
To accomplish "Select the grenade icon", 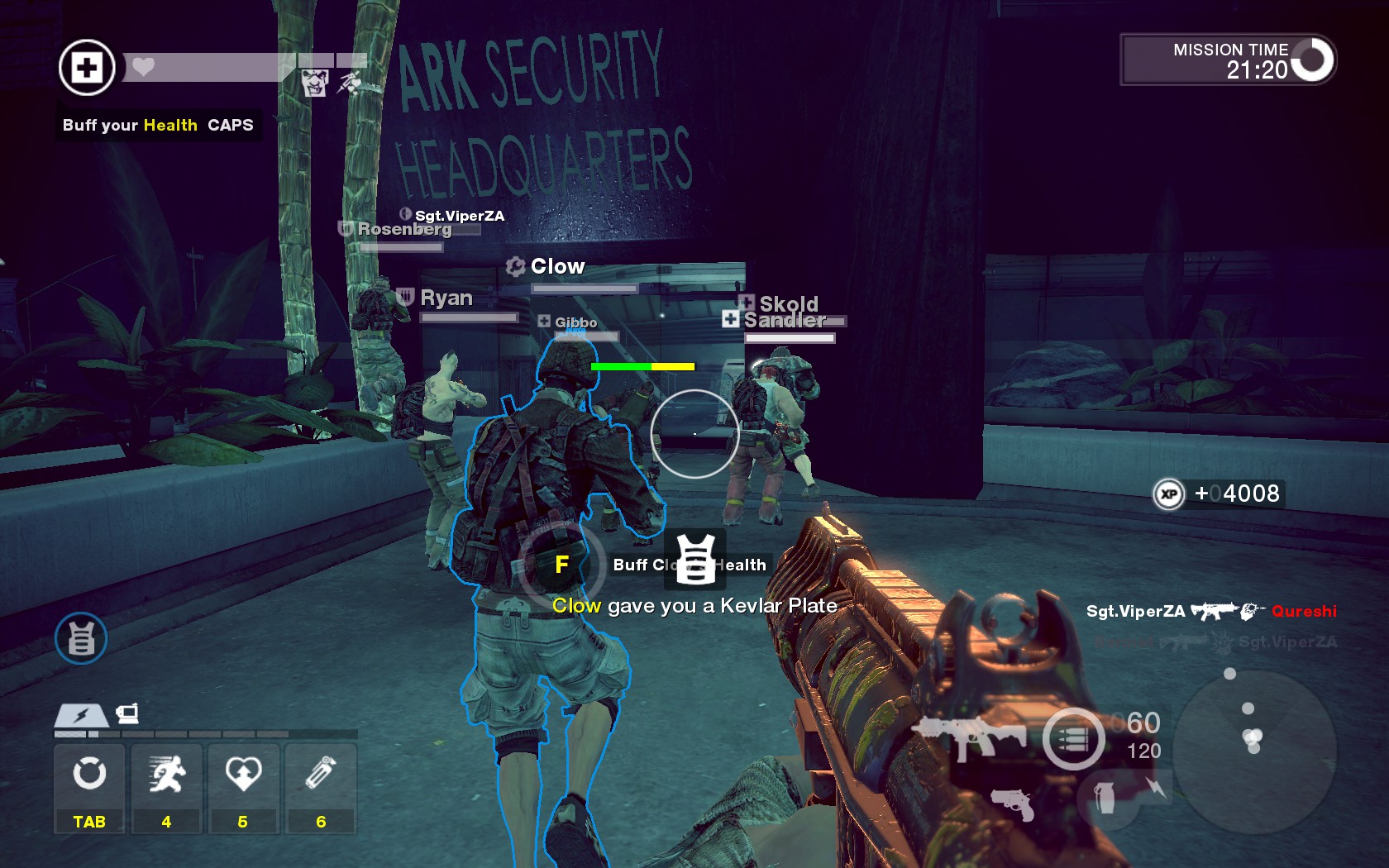I will pos(1105,798).
